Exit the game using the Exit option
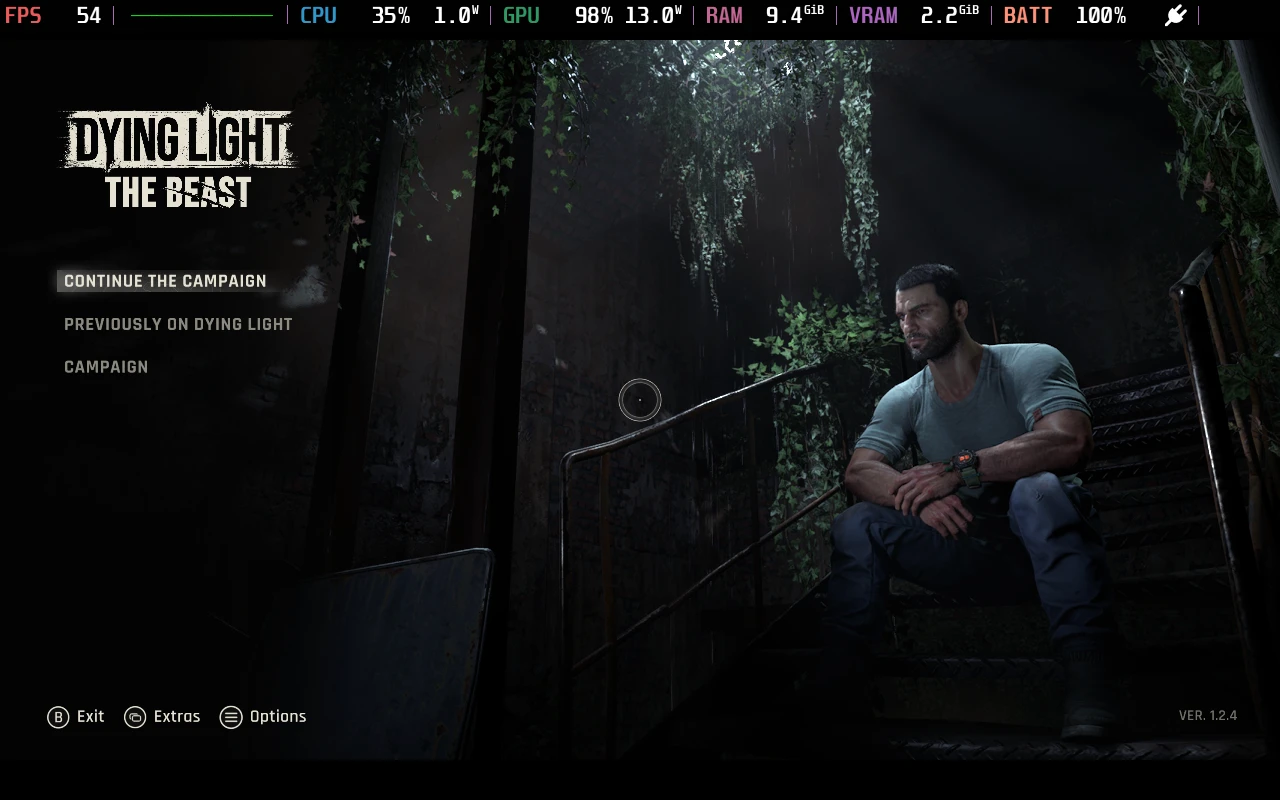This screenshot has height=800, width=1280. coord(89,717)
